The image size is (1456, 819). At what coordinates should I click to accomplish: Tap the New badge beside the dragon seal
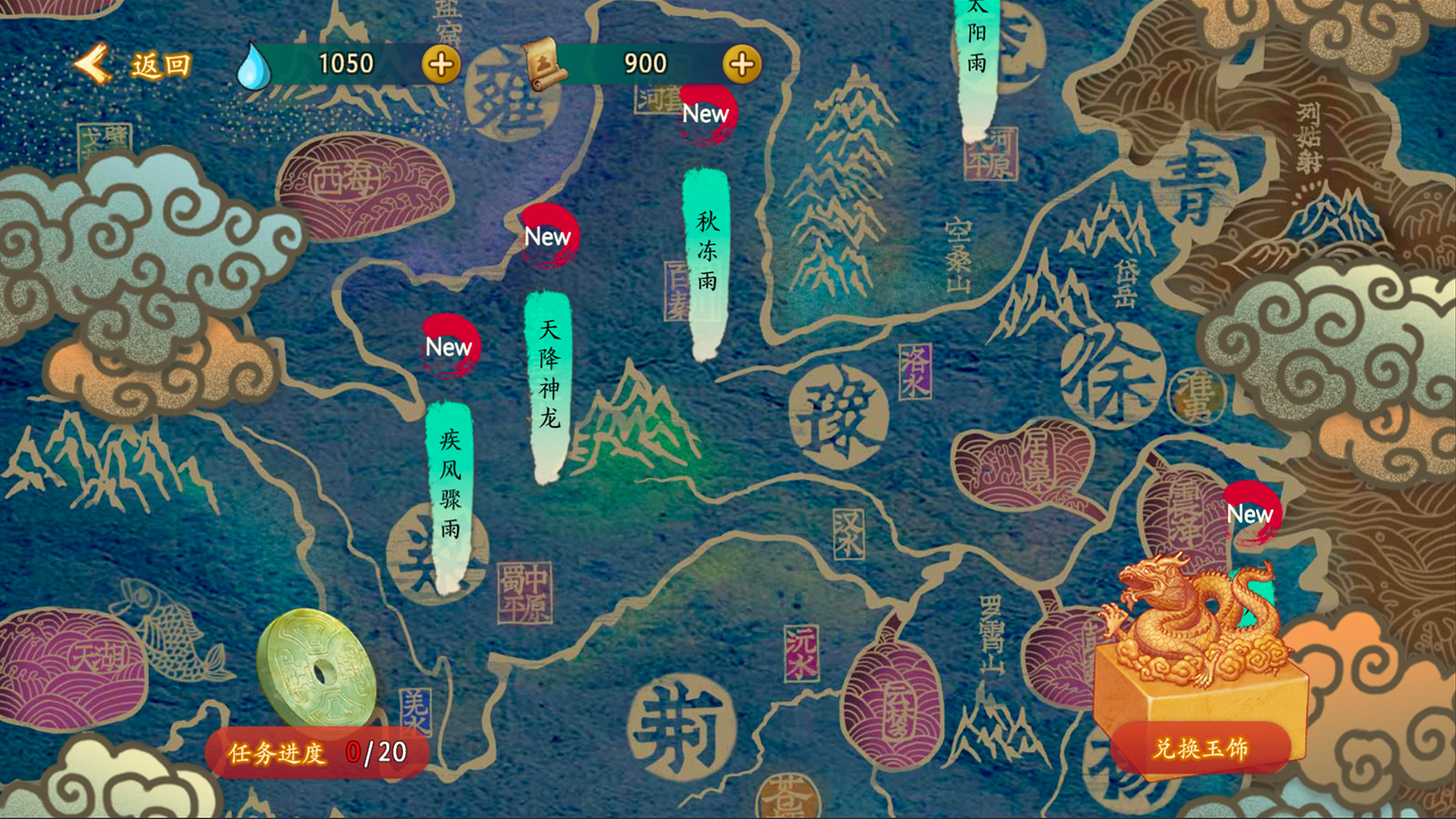[1251, 514]
